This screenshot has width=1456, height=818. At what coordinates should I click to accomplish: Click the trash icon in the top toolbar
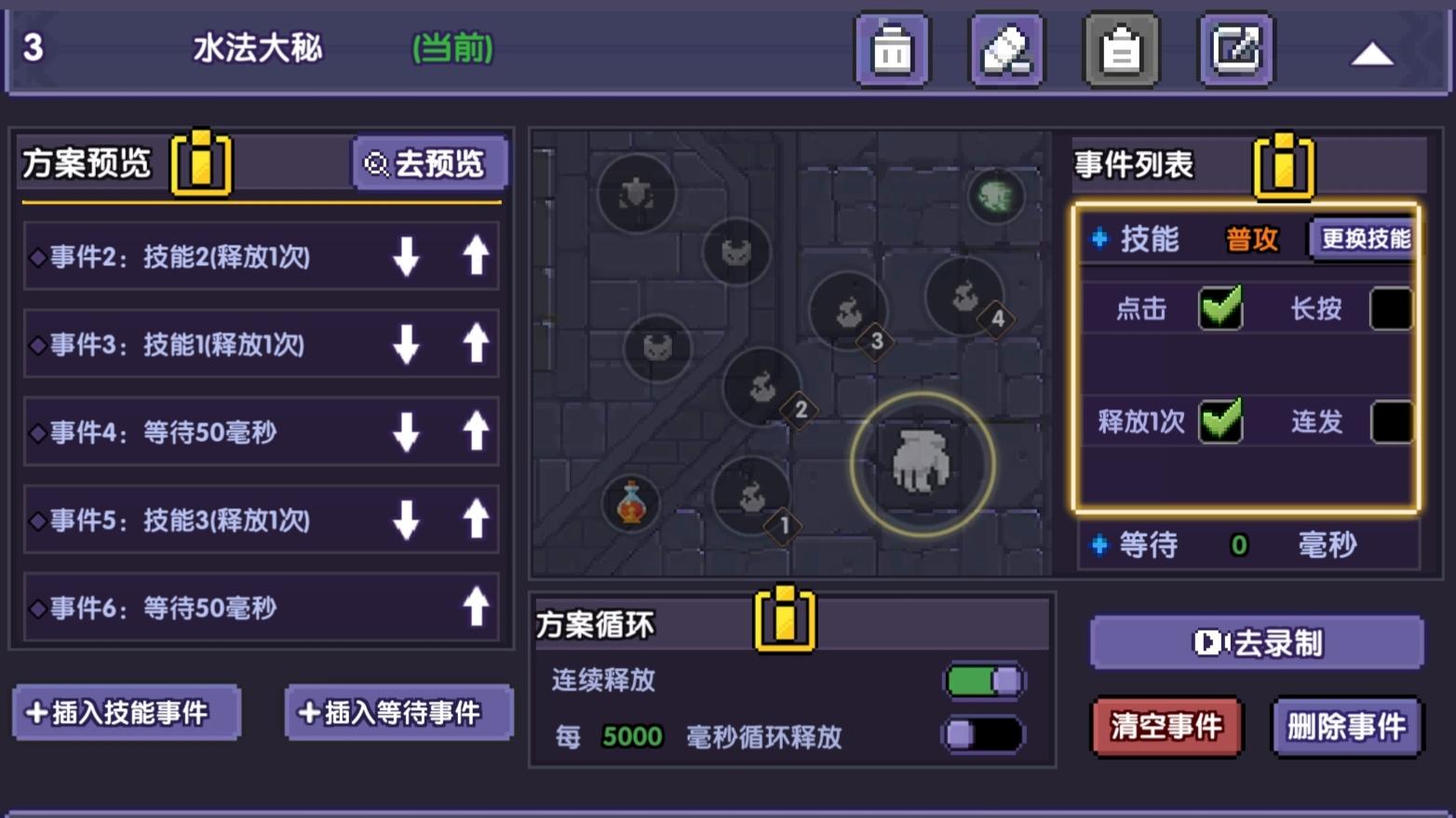pos(891,50)
